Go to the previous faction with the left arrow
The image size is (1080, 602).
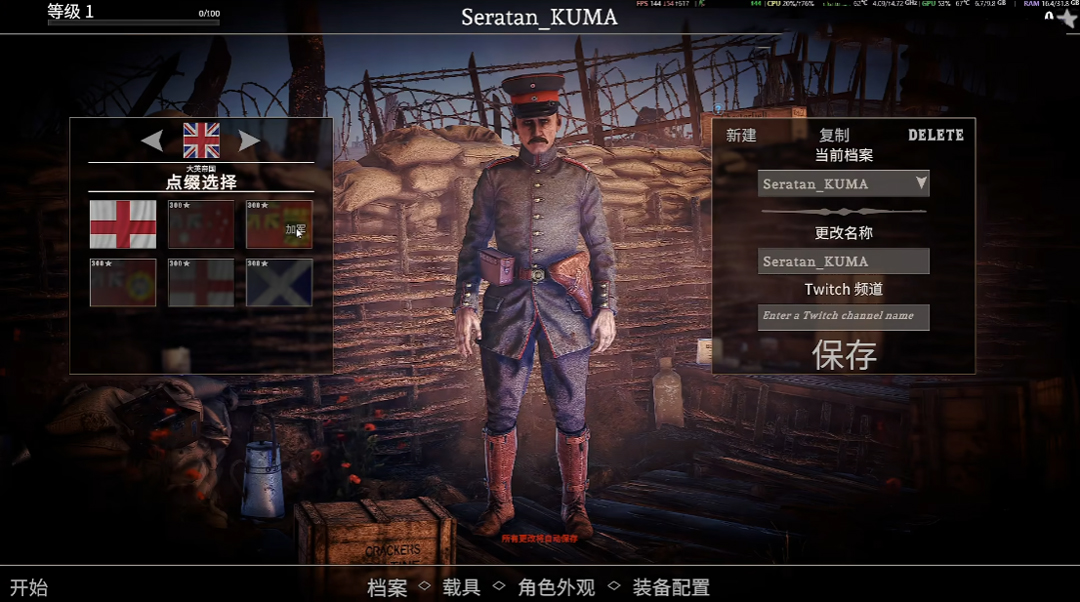pos(152,141)
